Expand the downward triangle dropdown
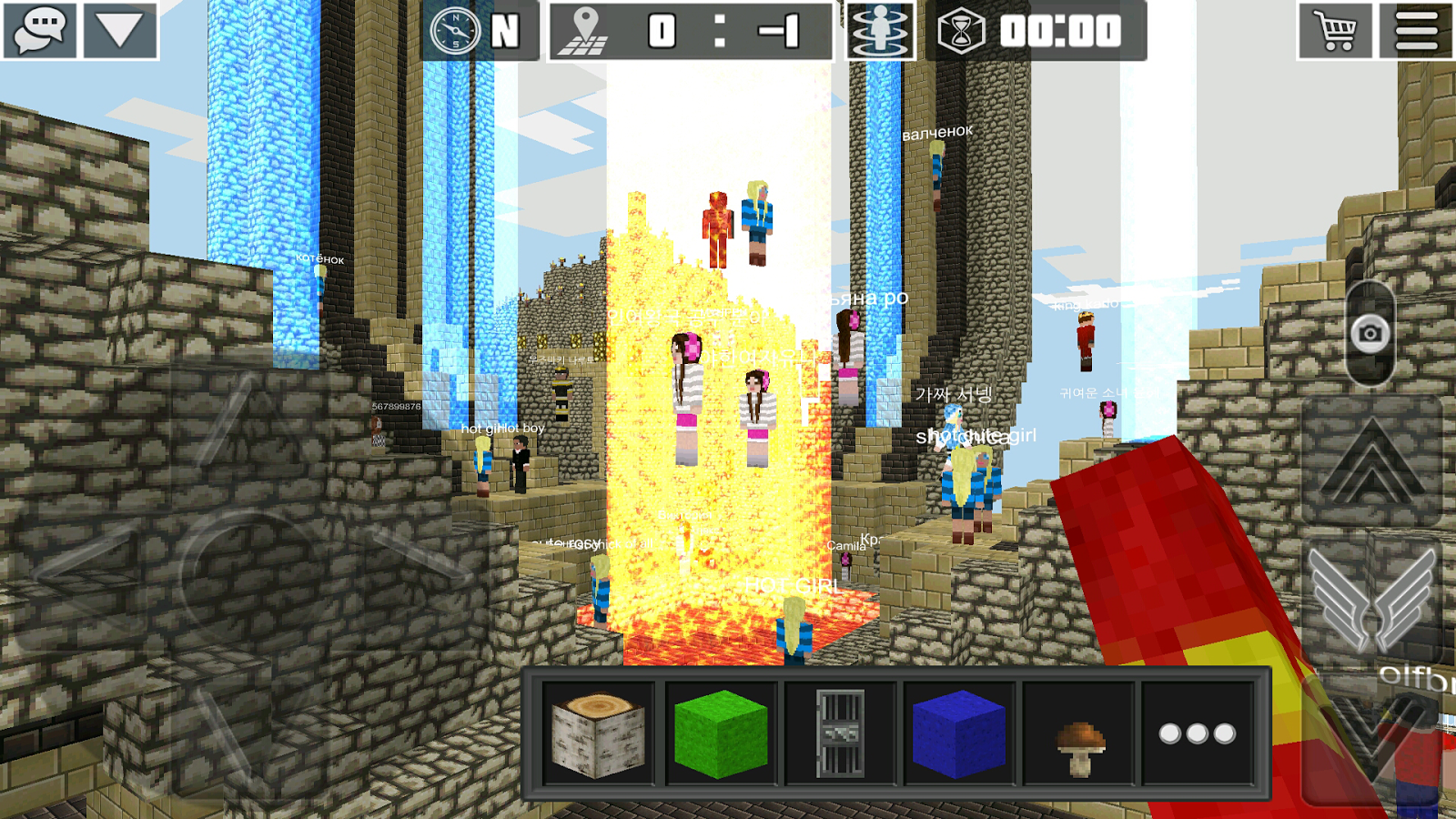The image size is (1456, 819). tap(120, 30)
